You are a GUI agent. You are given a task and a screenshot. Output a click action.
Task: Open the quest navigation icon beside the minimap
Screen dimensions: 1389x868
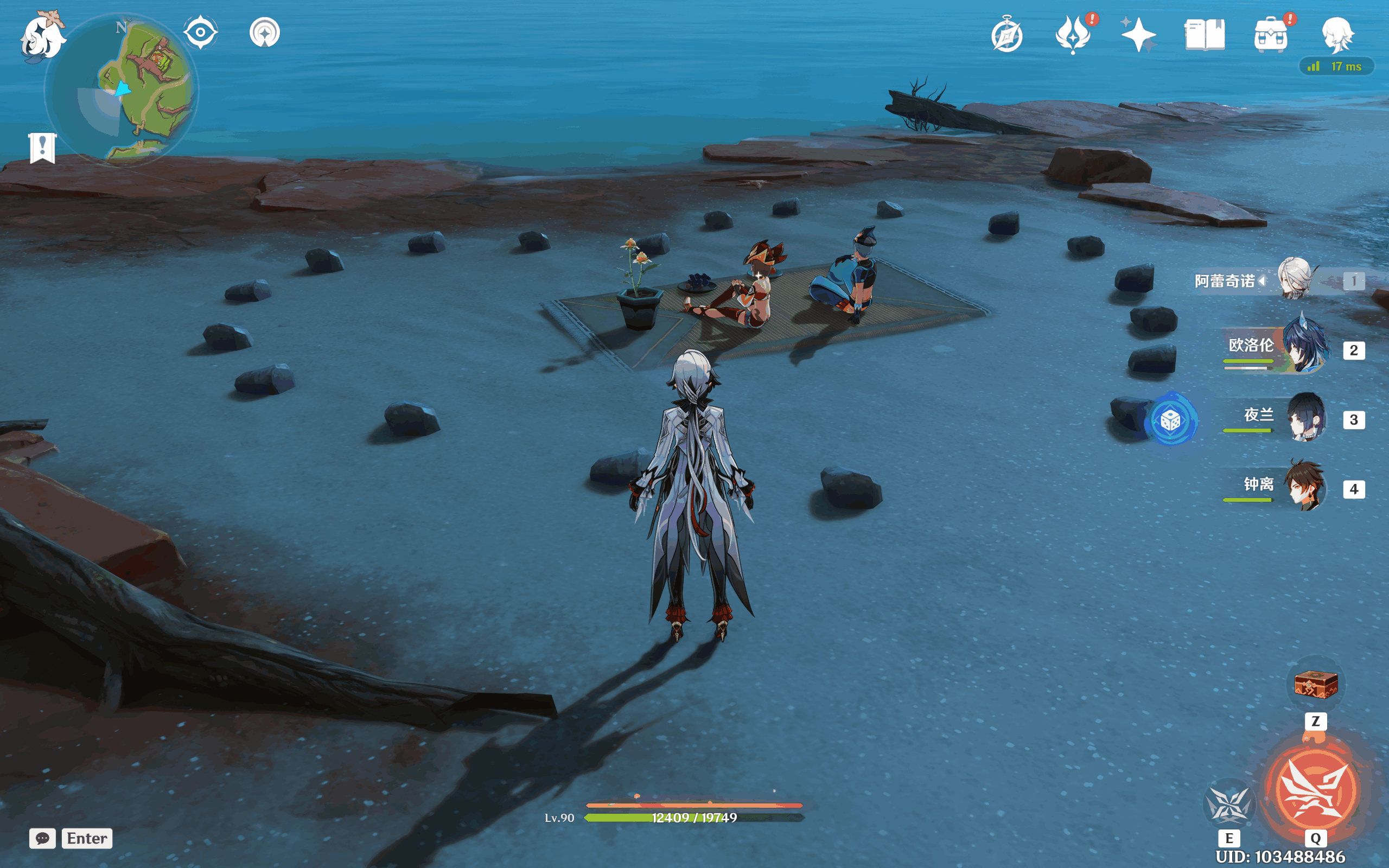click(265, 33)
